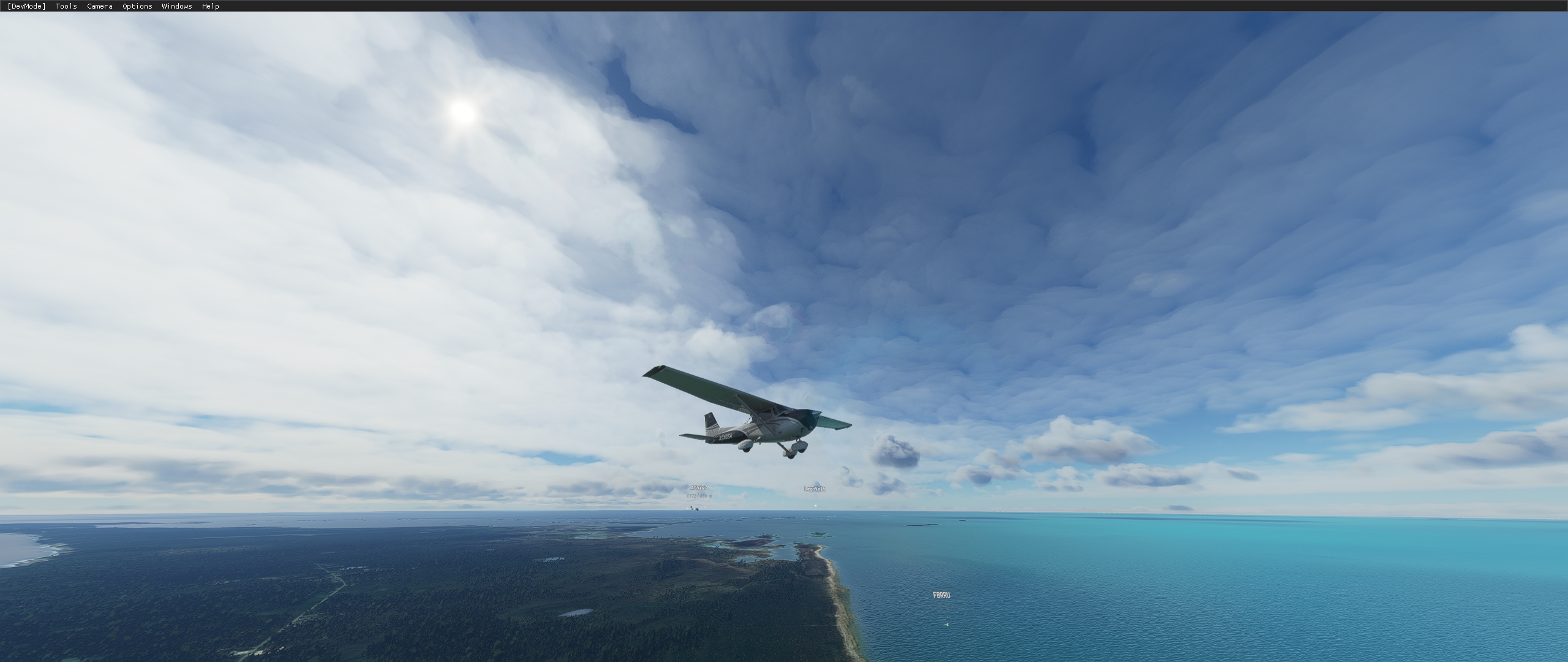Click Athis7's distant aircraft near the horizon

pos(695,510)
